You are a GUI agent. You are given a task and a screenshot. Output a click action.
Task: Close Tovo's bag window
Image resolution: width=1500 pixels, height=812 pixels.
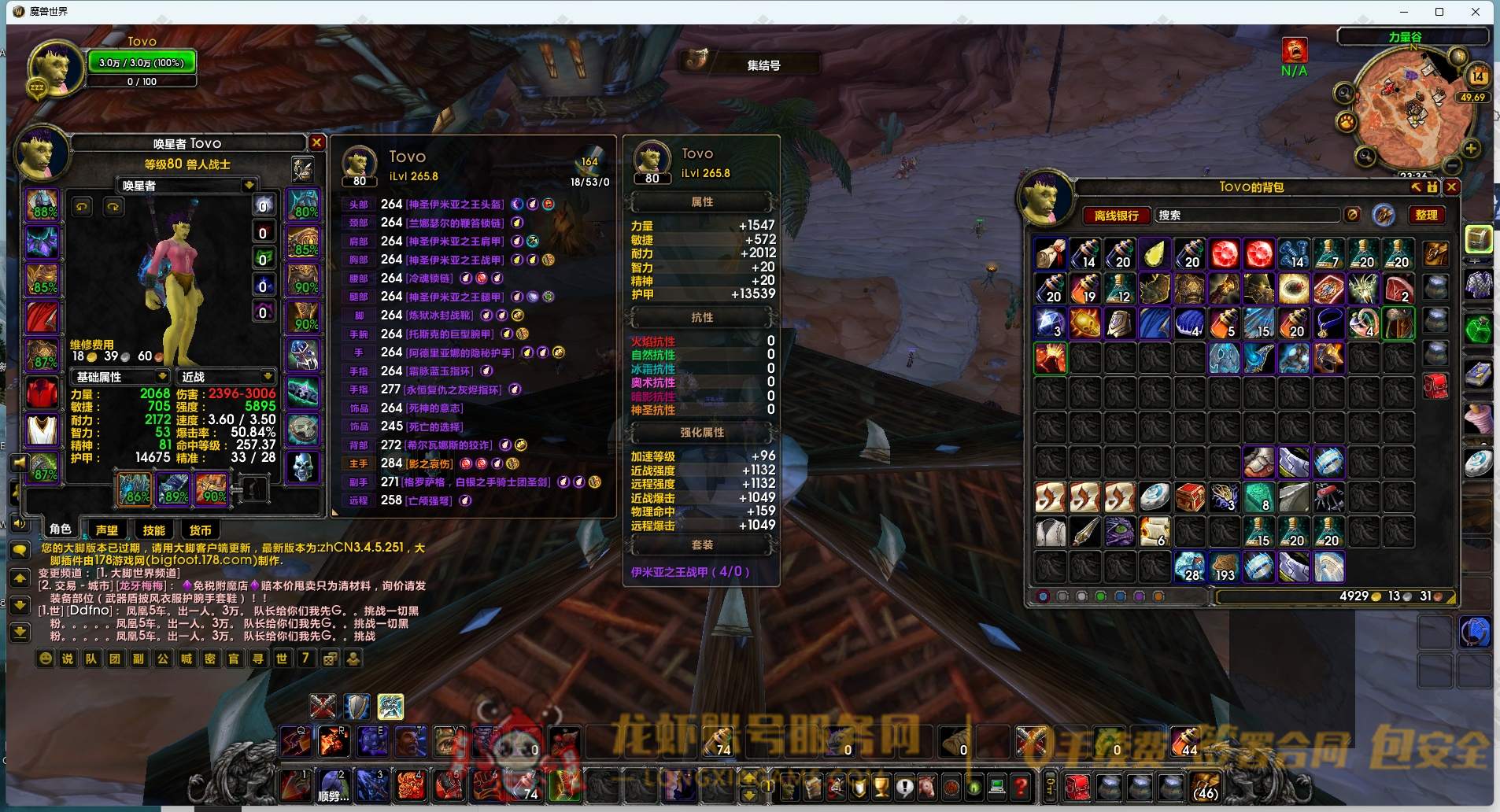click(x=1451, y=186)
